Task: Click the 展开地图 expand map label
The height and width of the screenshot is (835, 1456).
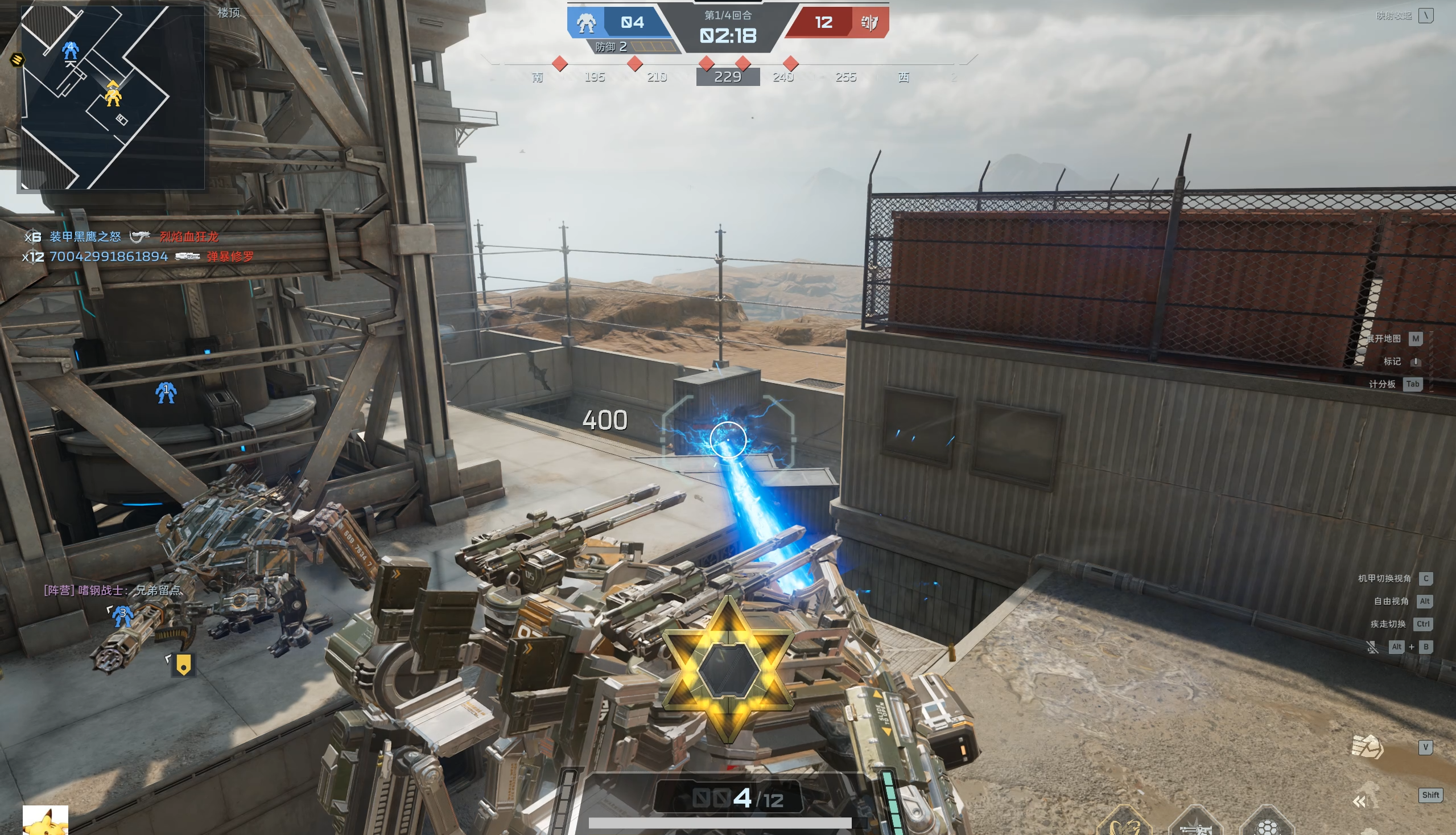Action: [x=1383, y=338]
